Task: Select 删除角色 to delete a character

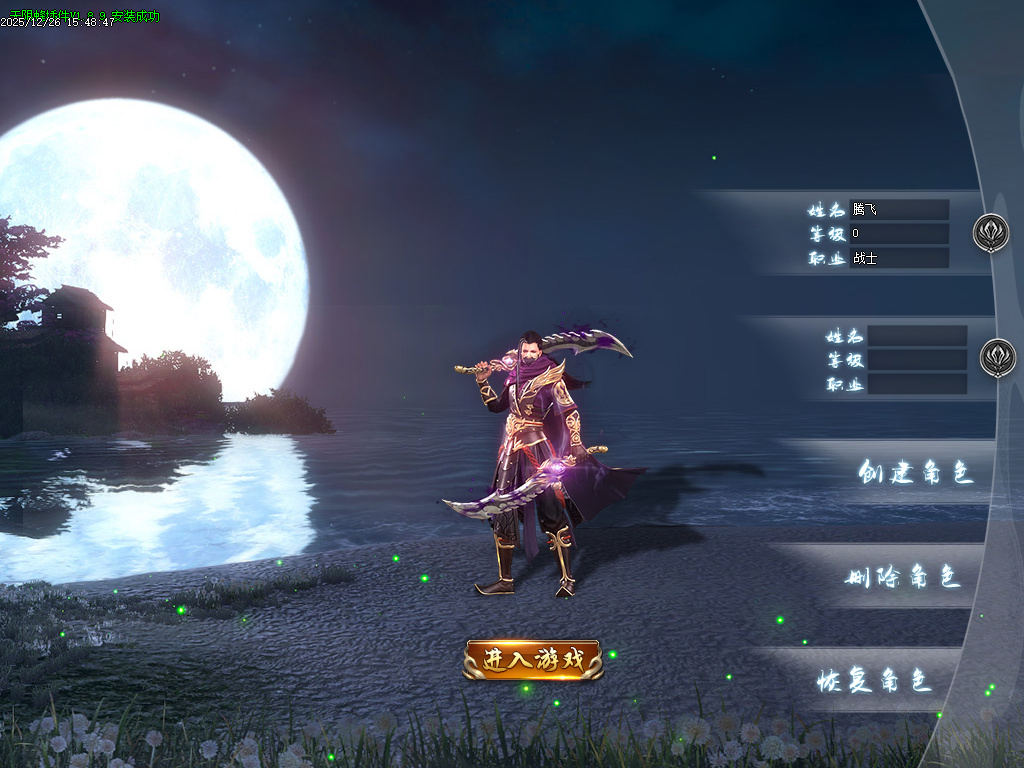Action: 903,577
